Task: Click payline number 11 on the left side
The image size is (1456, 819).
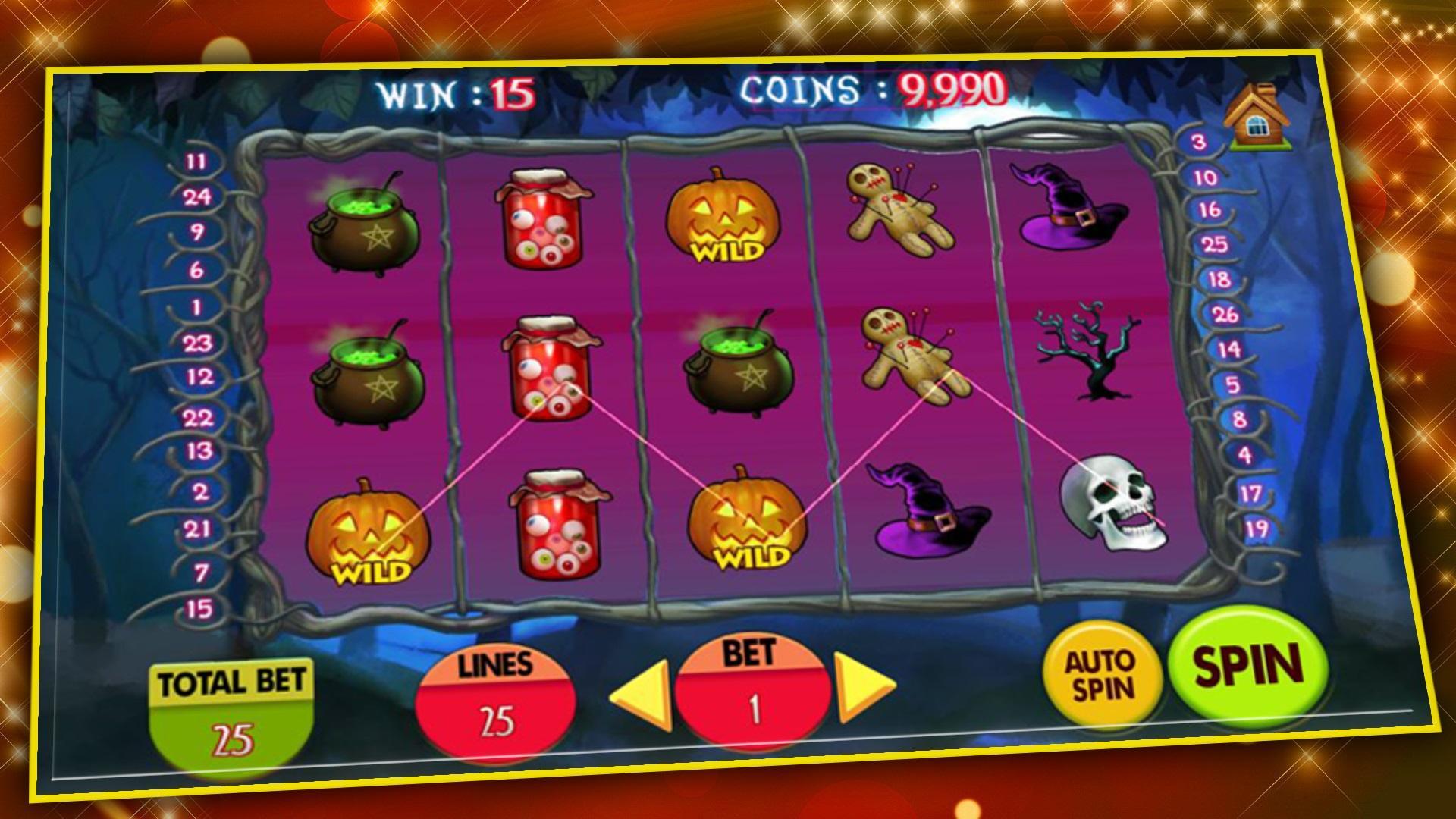Action: (x=197, y=162)
